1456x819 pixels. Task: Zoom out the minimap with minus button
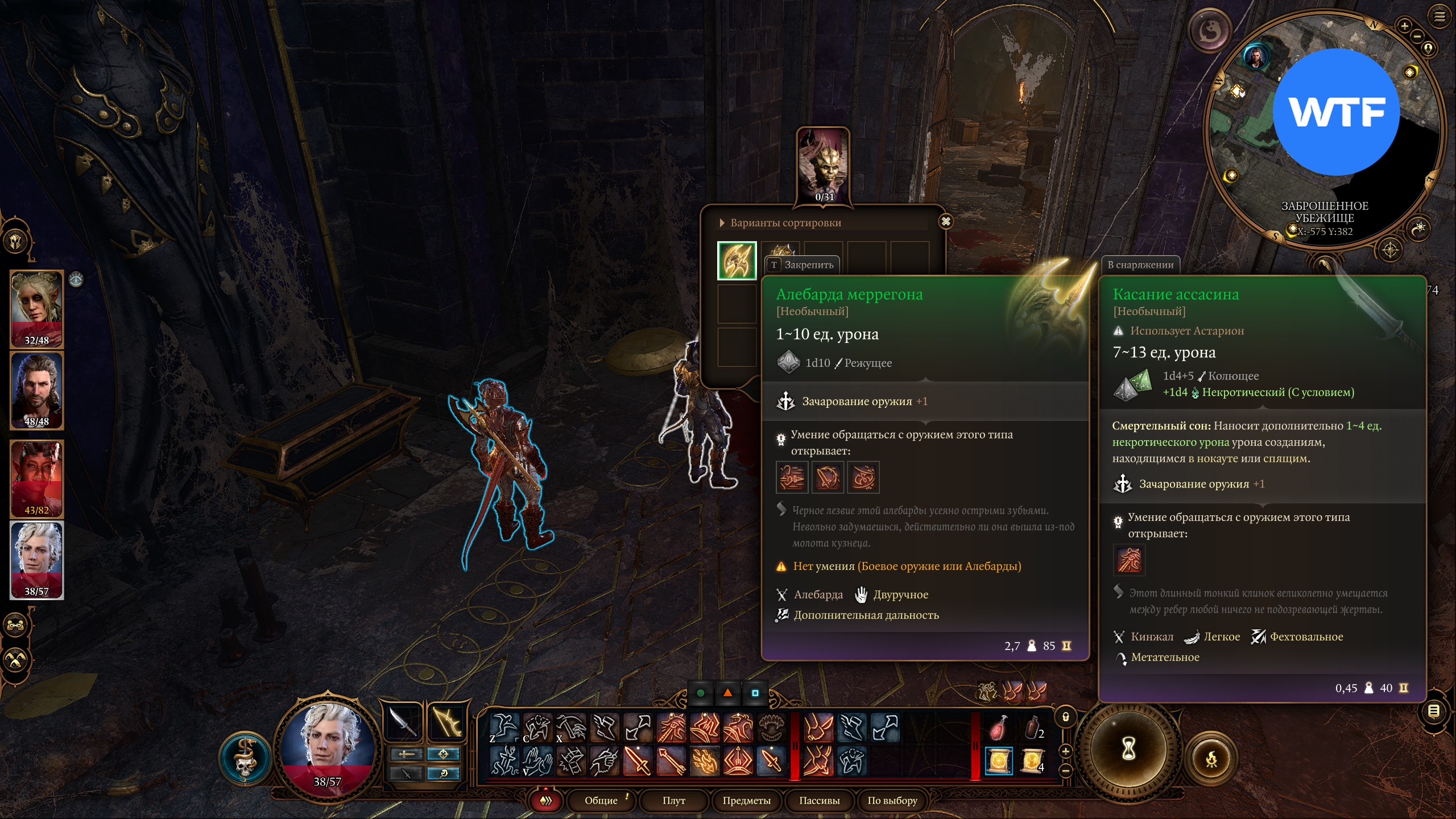click(1417, 37)
